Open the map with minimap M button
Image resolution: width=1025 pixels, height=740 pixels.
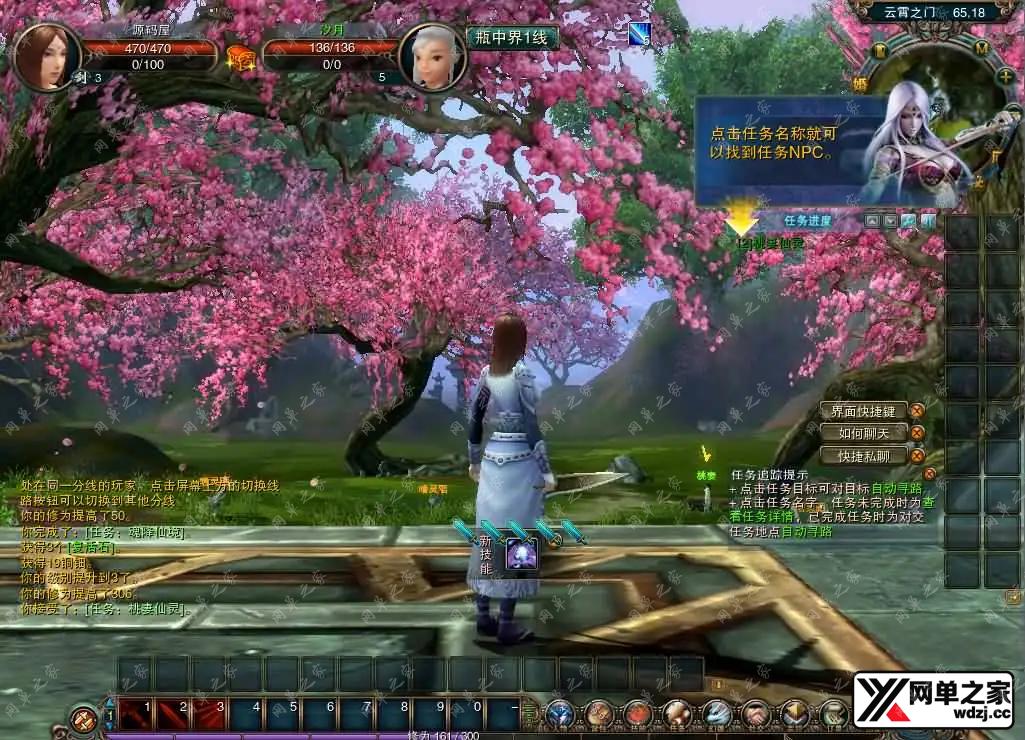coord(981,48)
